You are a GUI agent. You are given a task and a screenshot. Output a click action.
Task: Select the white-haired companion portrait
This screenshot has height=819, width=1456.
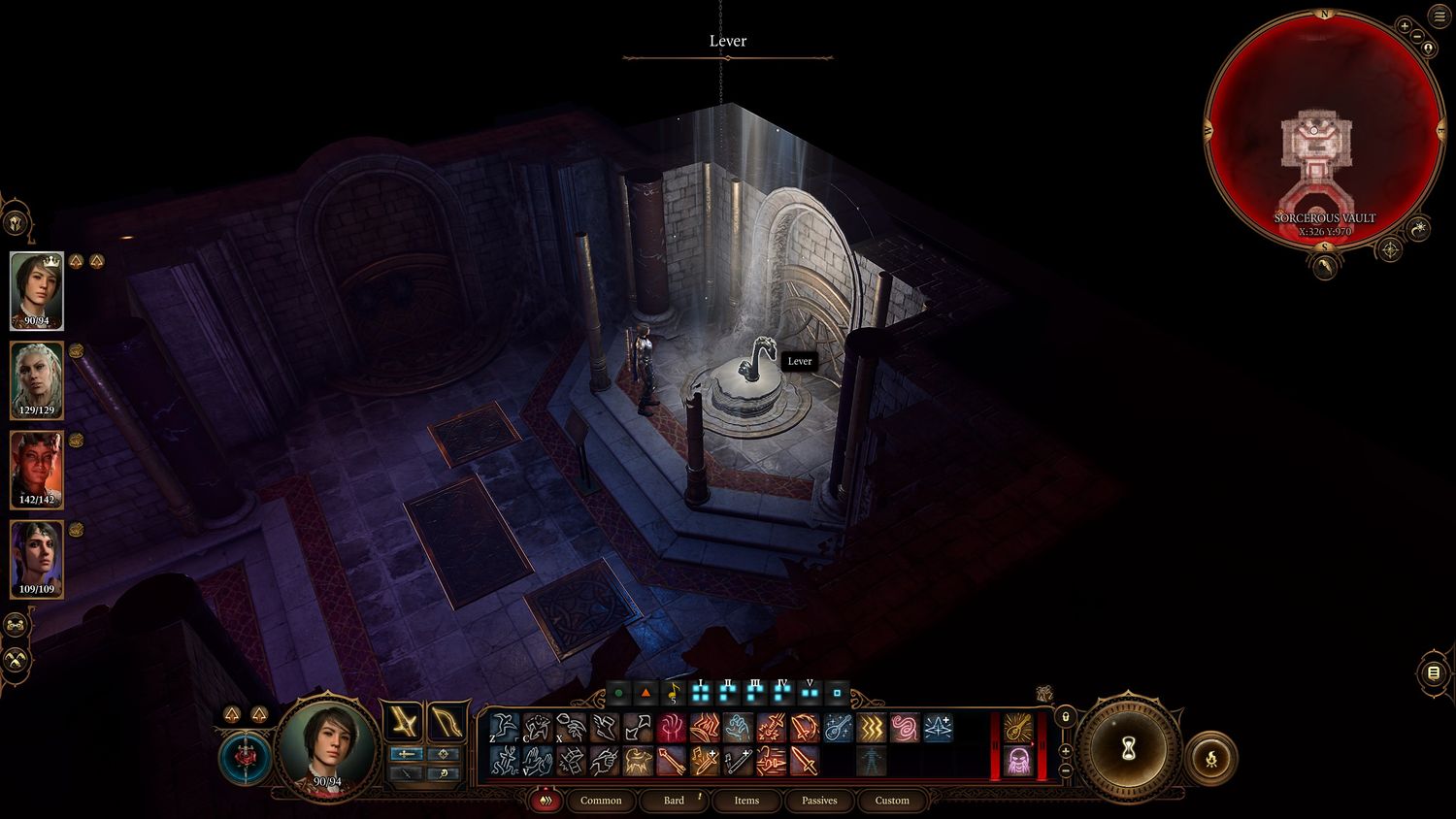coord(37,379)
